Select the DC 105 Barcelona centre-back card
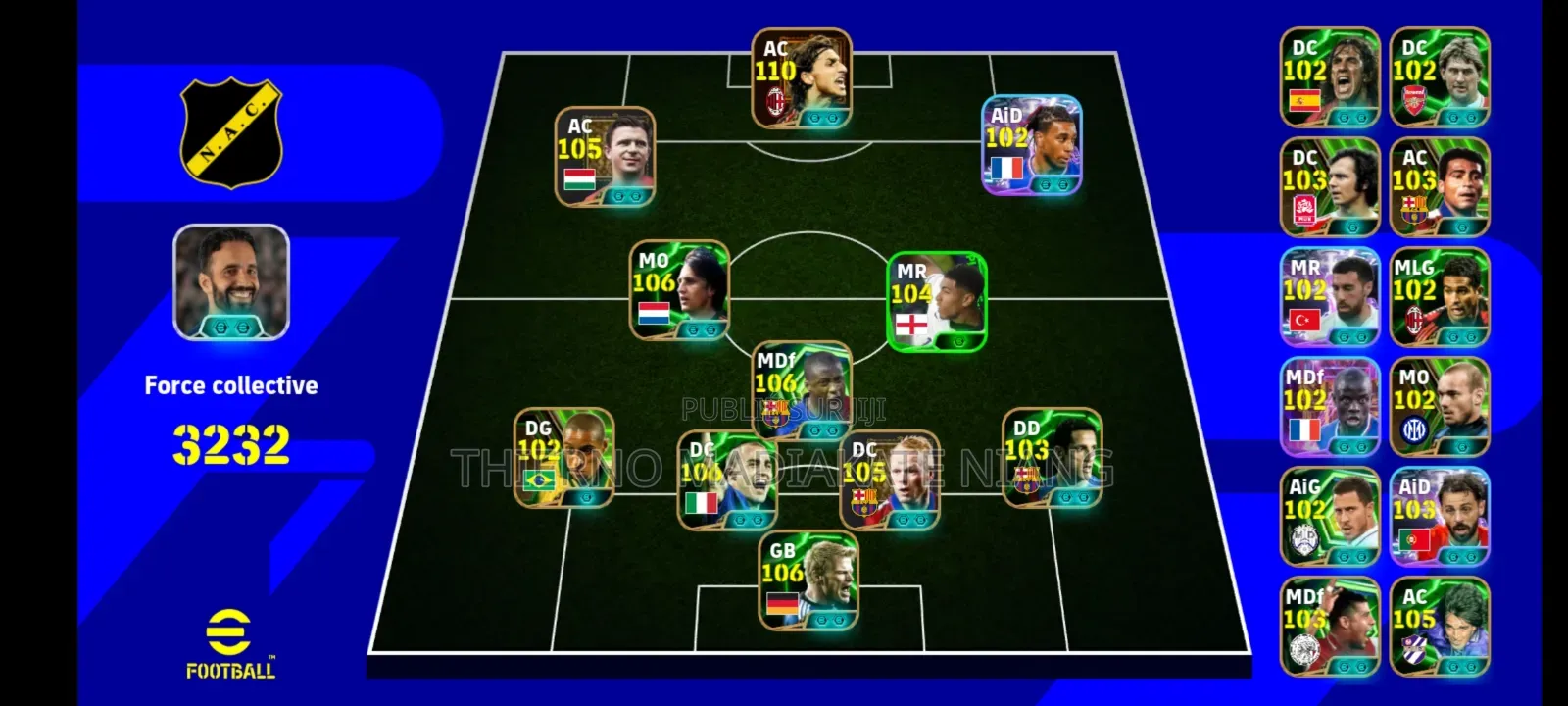This screenshot has height=706, width=1568. point(890,480)
